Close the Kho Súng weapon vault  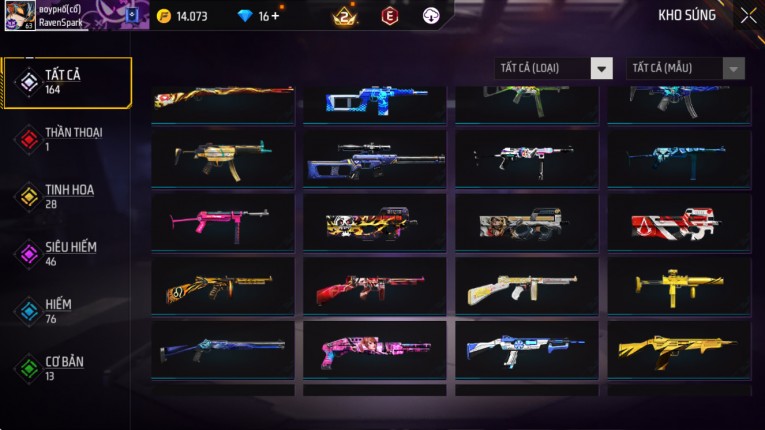pos(748,15)
